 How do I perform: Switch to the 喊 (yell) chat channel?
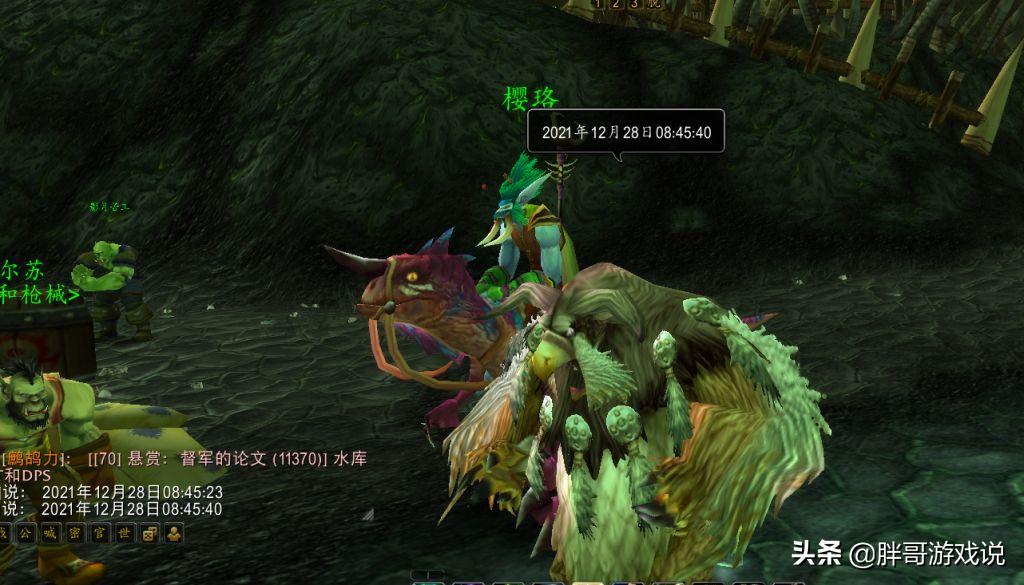point(50,533)
